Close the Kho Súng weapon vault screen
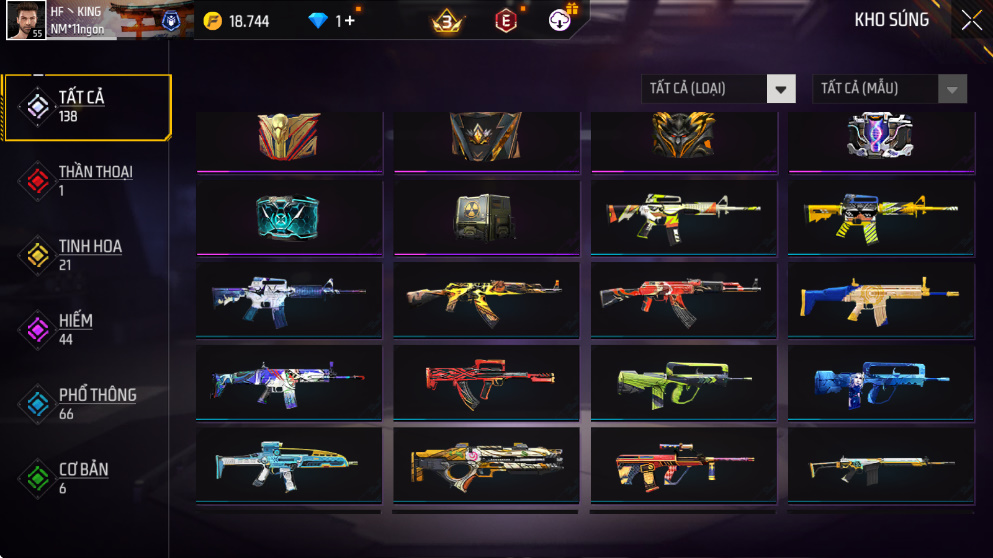 (971, 20)
